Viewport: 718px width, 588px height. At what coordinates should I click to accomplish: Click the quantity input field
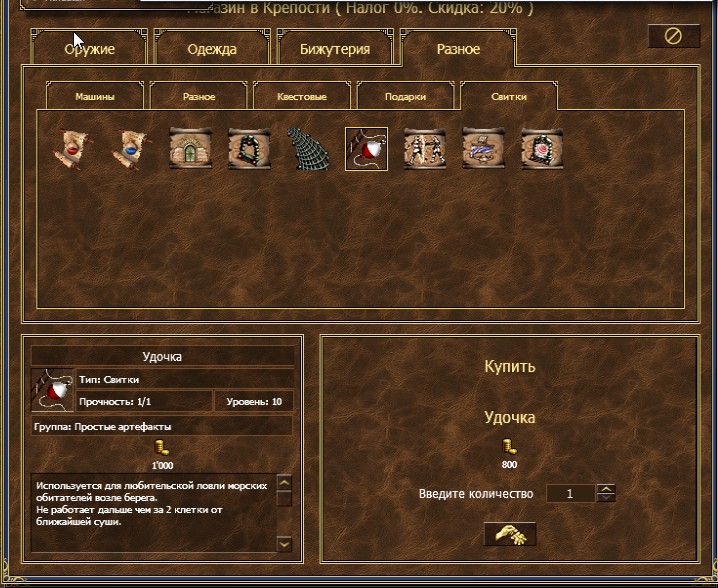[569, 494]
